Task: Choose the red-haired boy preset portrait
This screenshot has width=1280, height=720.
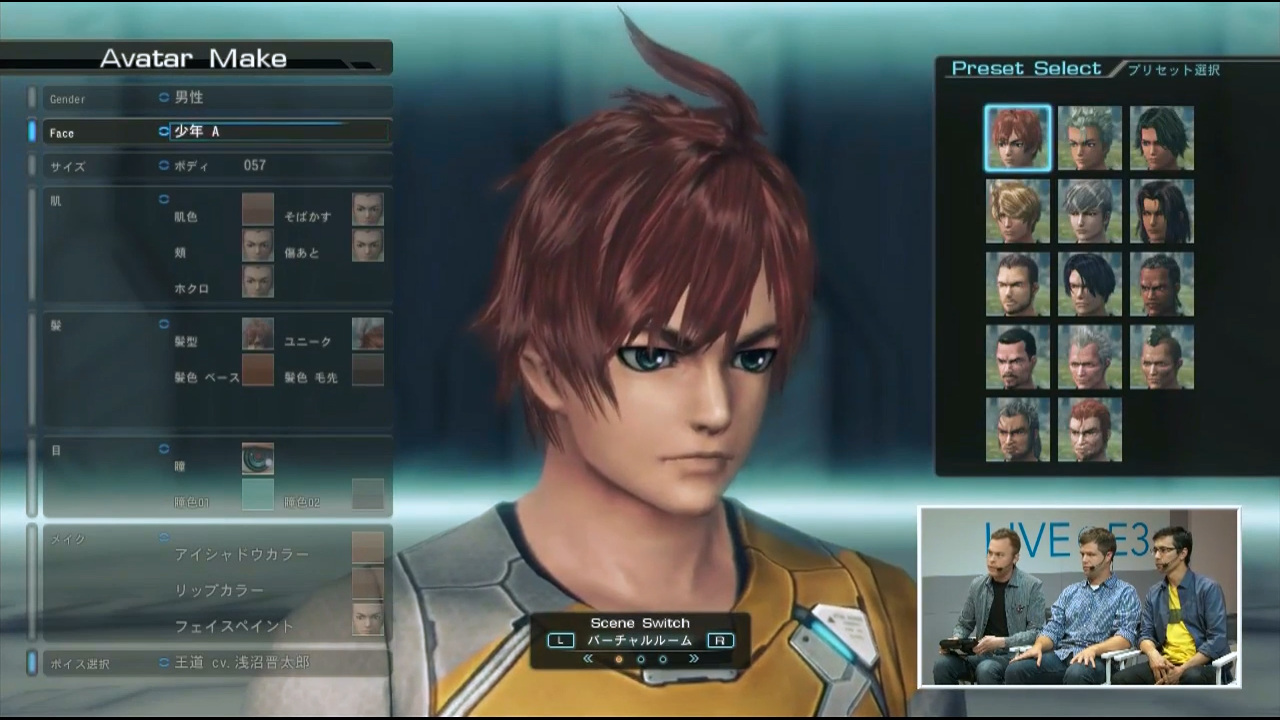Action: click(x=1018, y=138)
